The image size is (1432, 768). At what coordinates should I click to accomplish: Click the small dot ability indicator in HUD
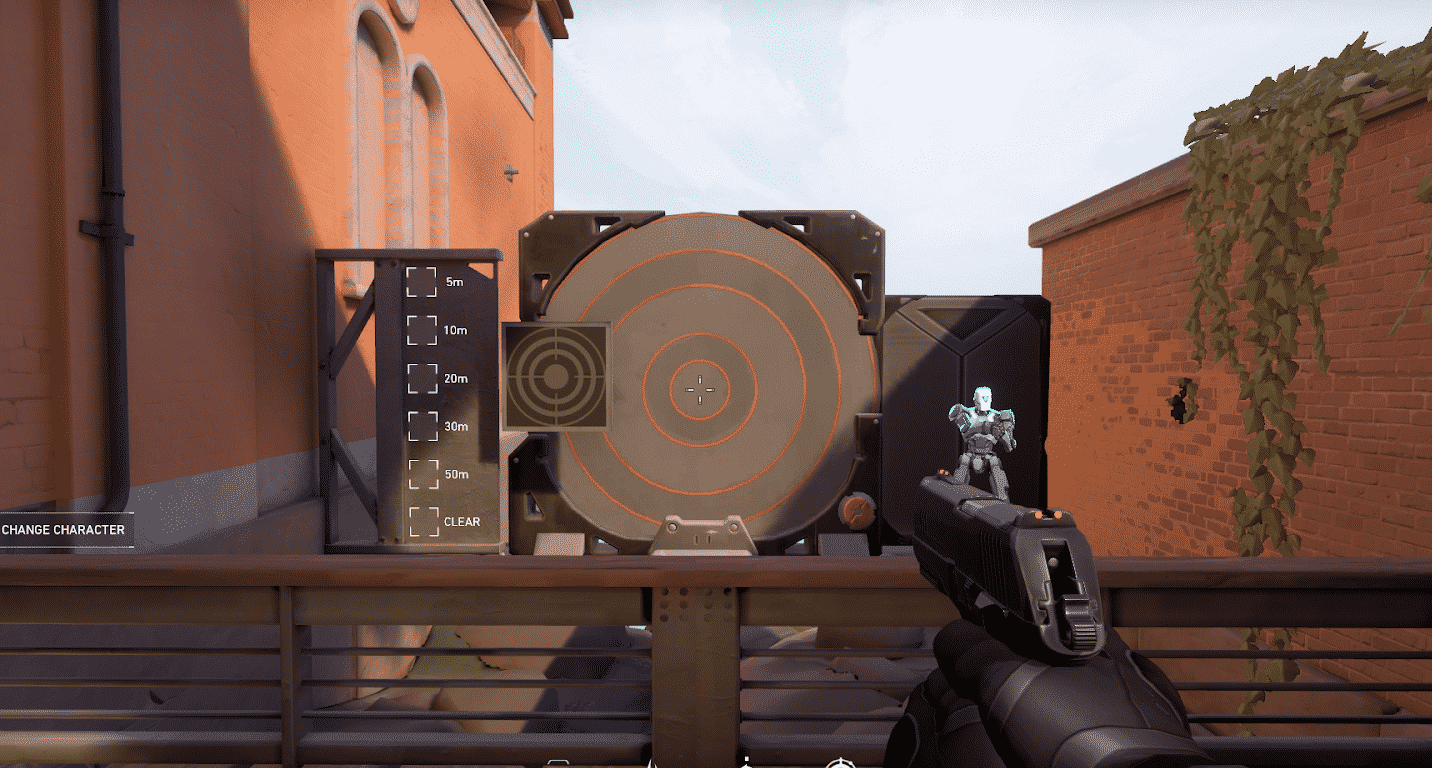[746, 758]
